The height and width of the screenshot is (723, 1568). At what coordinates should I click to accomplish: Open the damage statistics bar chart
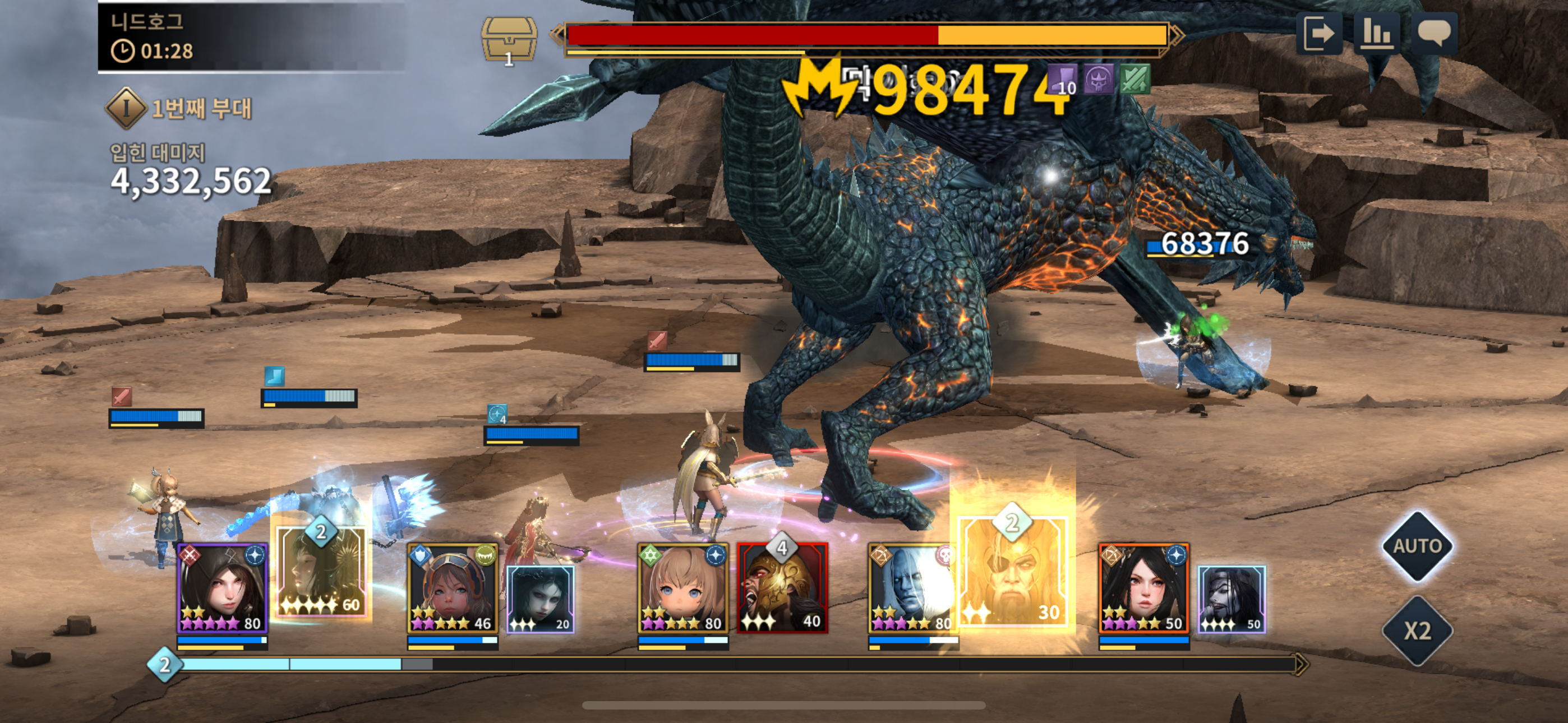[1376, 33]
